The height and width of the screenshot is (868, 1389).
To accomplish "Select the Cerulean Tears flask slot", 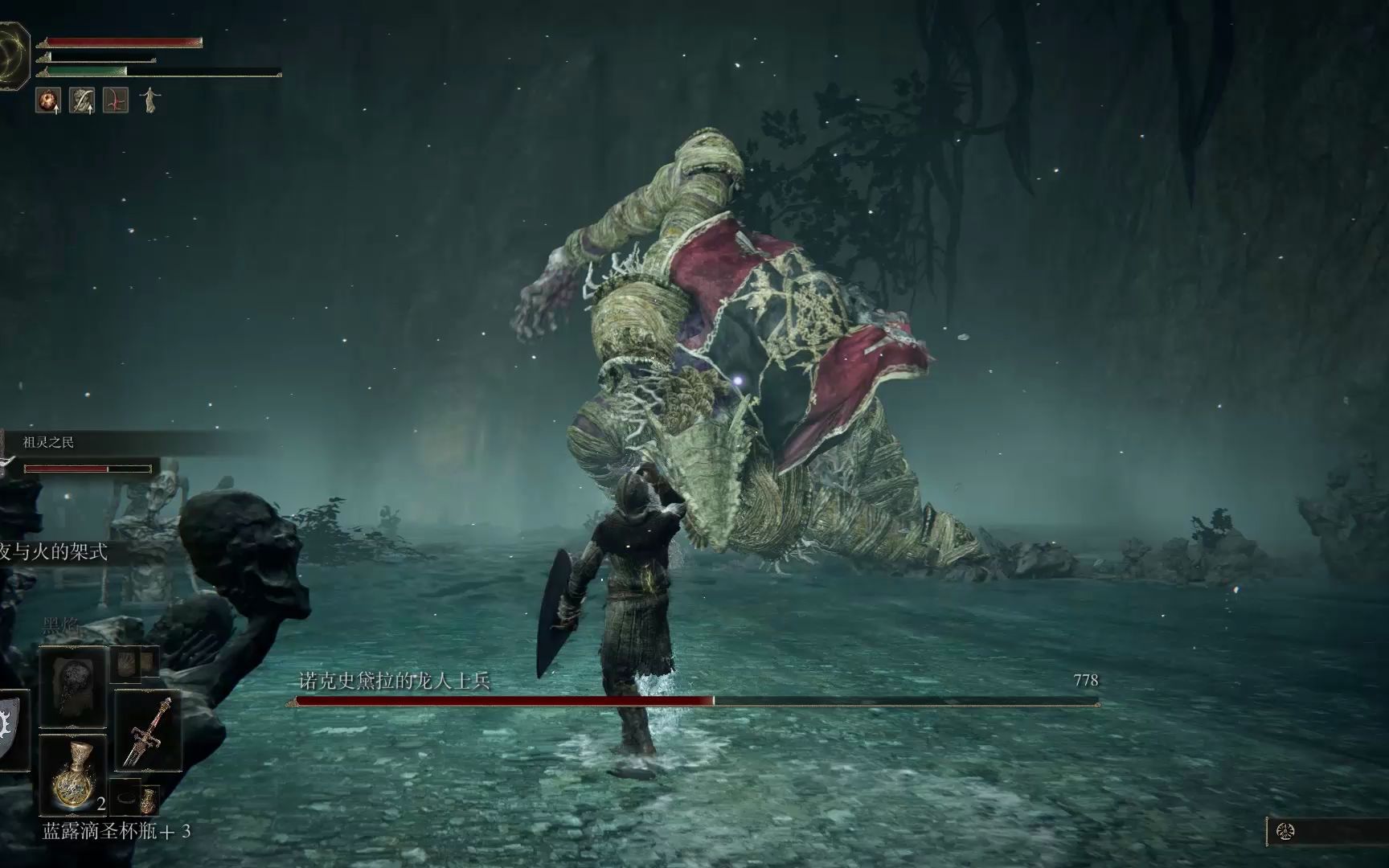I will pos(73,775).
